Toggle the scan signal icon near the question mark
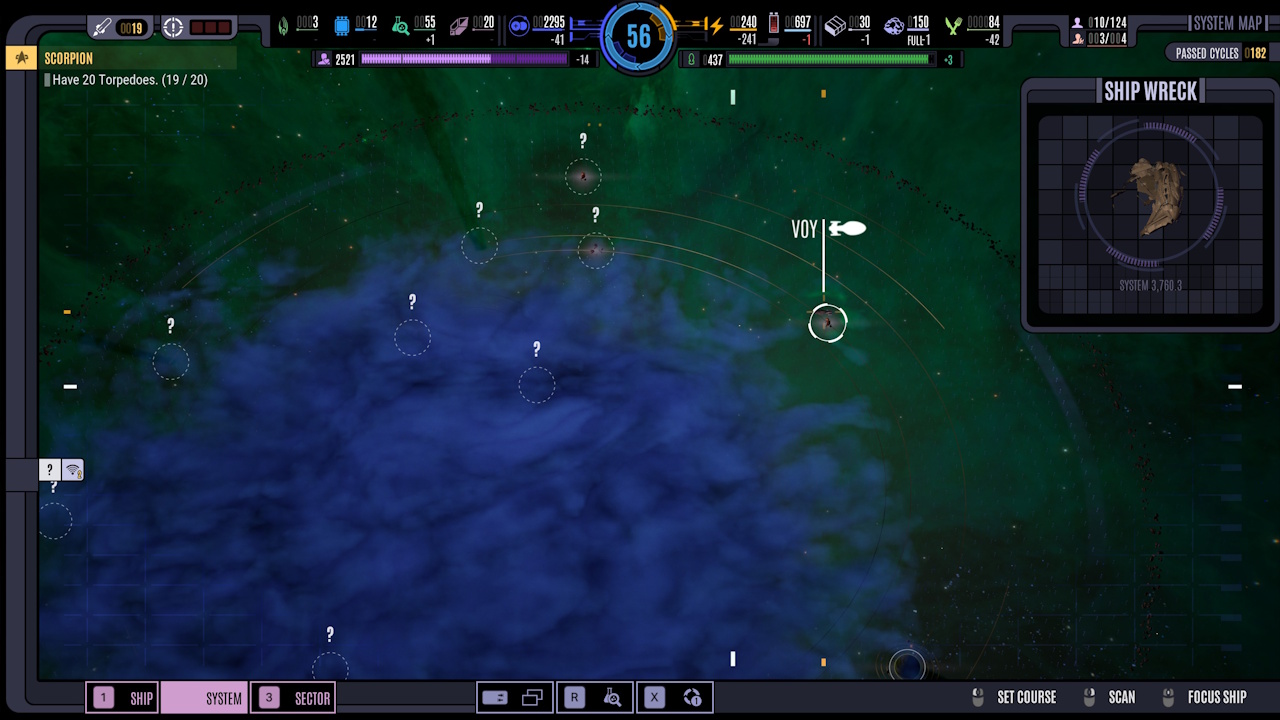 (x=74, y=469)
